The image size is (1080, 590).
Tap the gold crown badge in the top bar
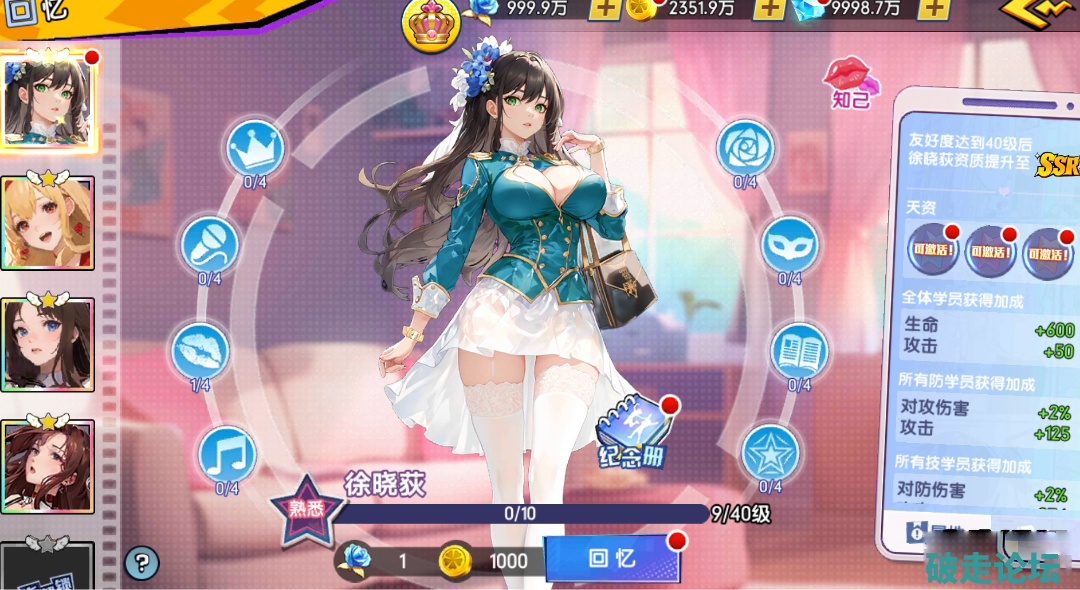point(430,24)
